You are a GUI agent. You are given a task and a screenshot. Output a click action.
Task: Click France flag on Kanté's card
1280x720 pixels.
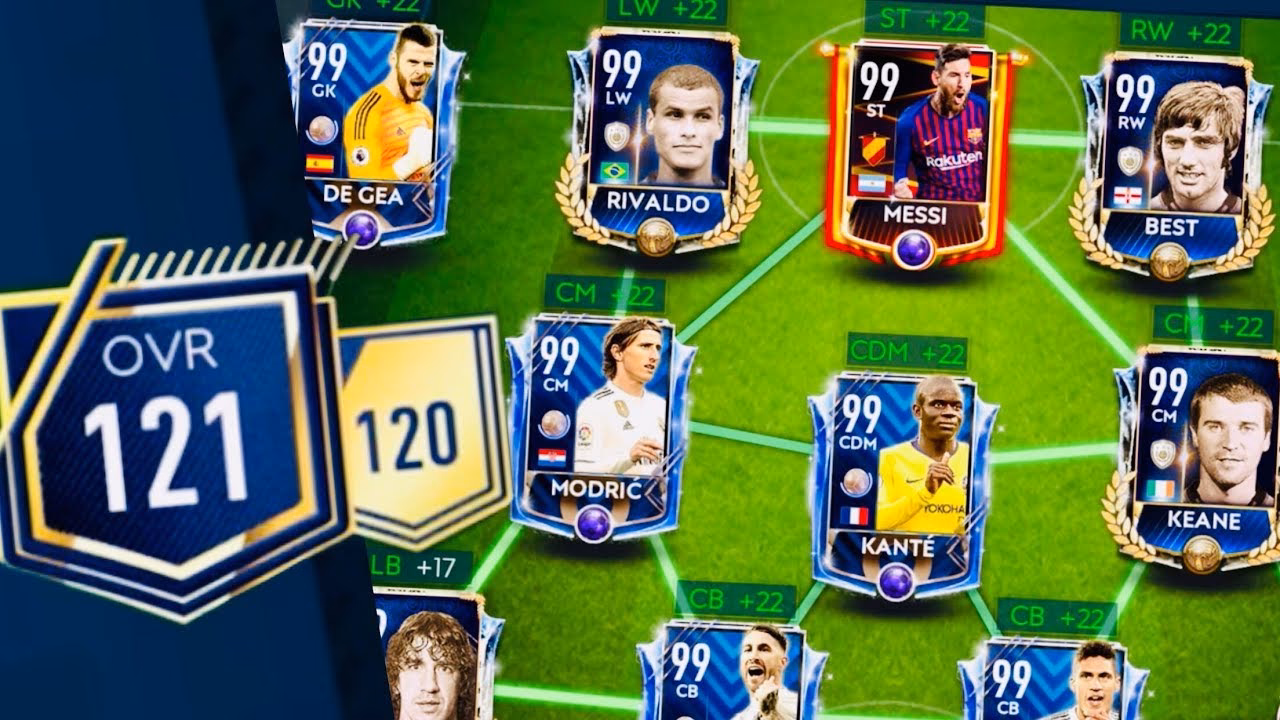[854, 514]
